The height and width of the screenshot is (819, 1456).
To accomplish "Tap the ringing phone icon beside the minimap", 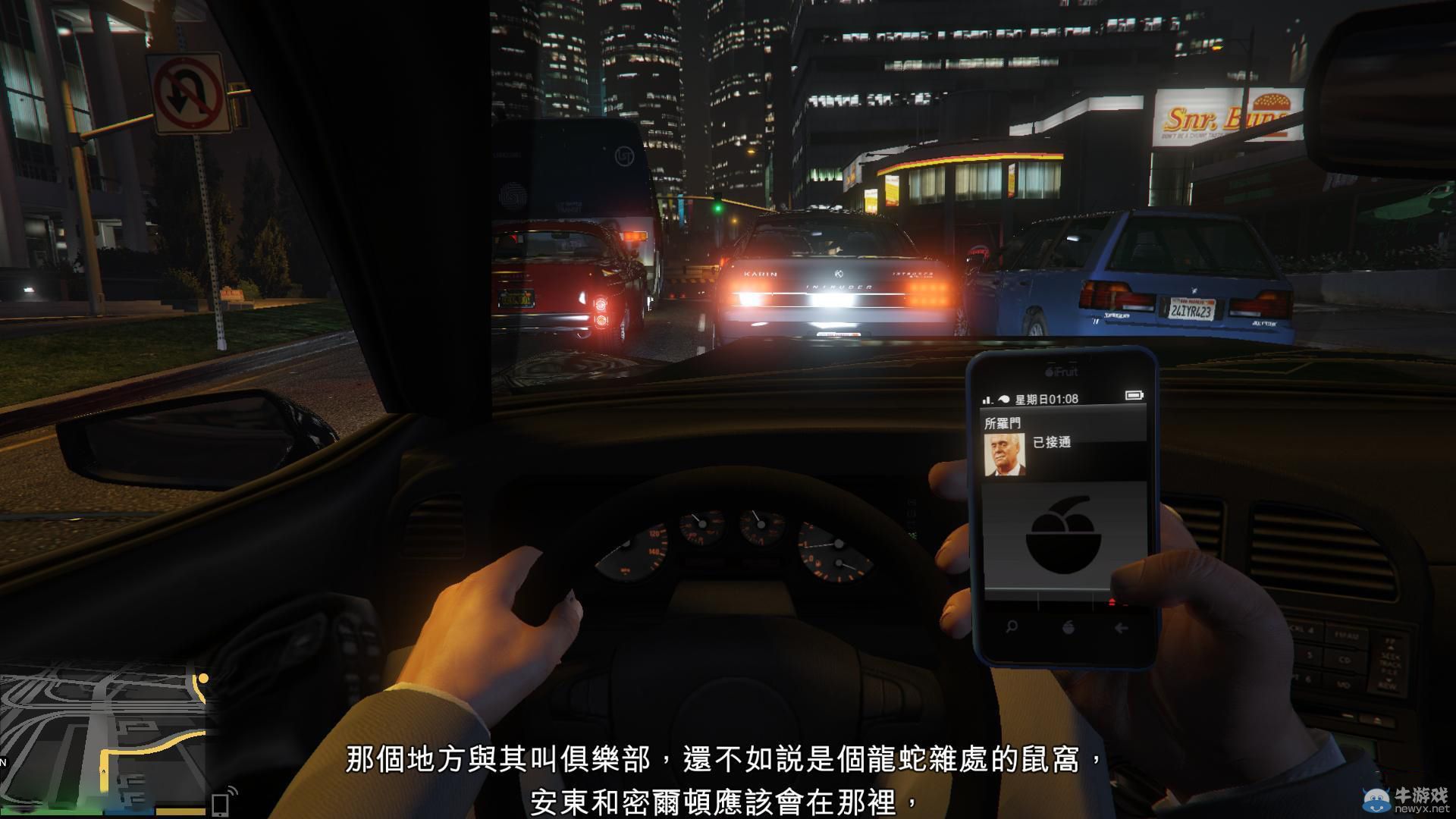I will coord(221,802).
